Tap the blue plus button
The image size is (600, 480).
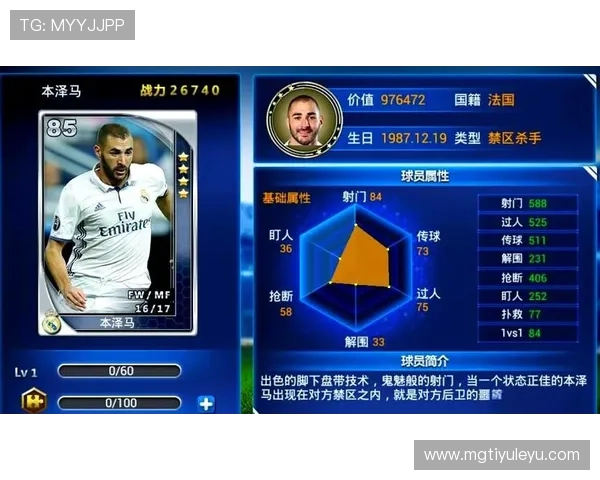(206, 404)
